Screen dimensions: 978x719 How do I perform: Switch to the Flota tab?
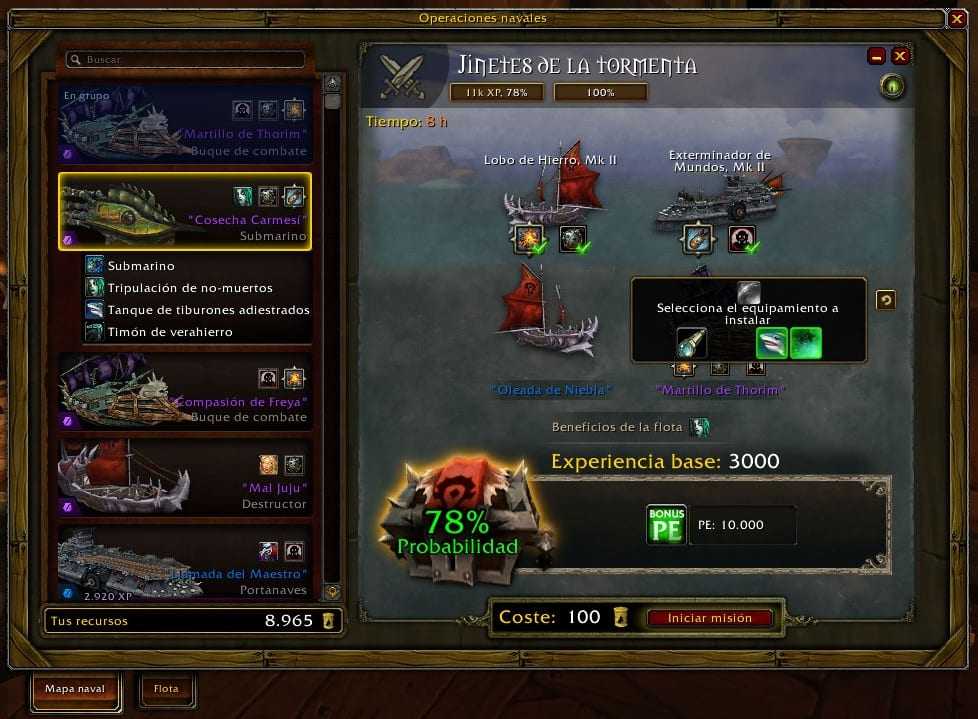(x=166, y=689)
